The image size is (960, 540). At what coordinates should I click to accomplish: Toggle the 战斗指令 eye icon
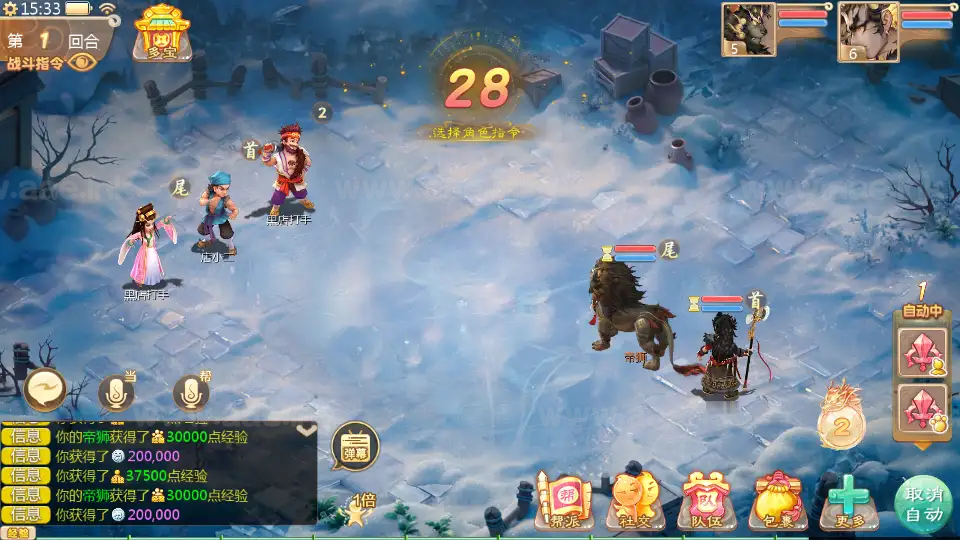81,62
